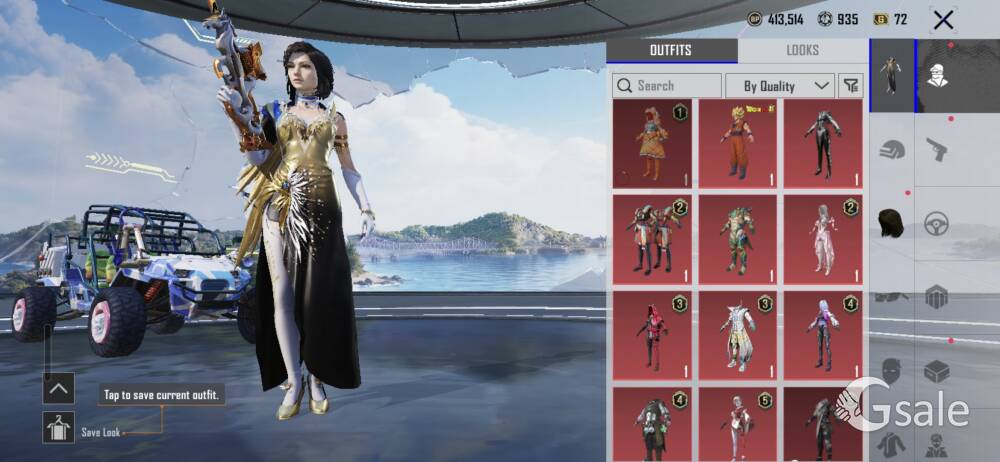Open the pistol weapon skins category

[x=937, y=150]
